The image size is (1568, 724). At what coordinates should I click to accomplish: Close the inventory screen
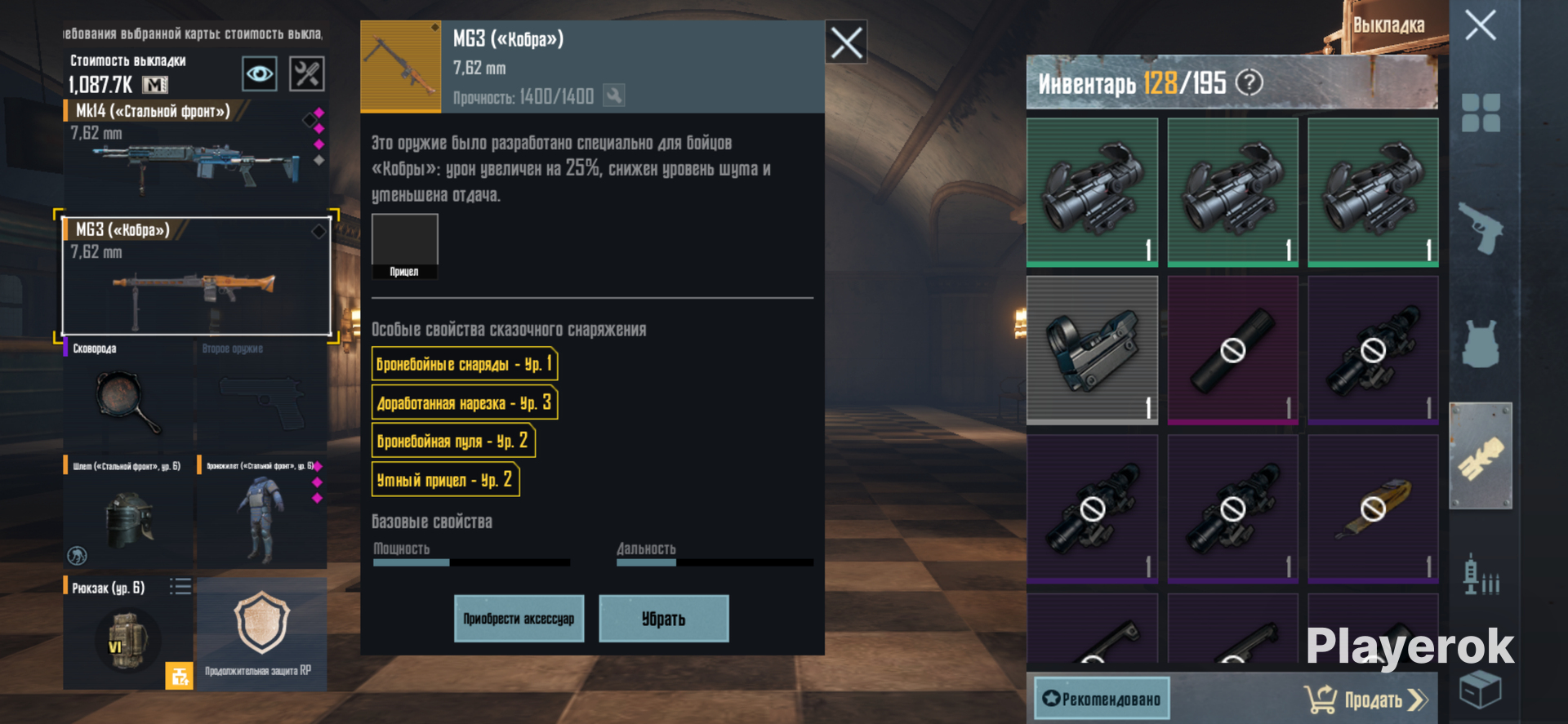click(1480, 26)
